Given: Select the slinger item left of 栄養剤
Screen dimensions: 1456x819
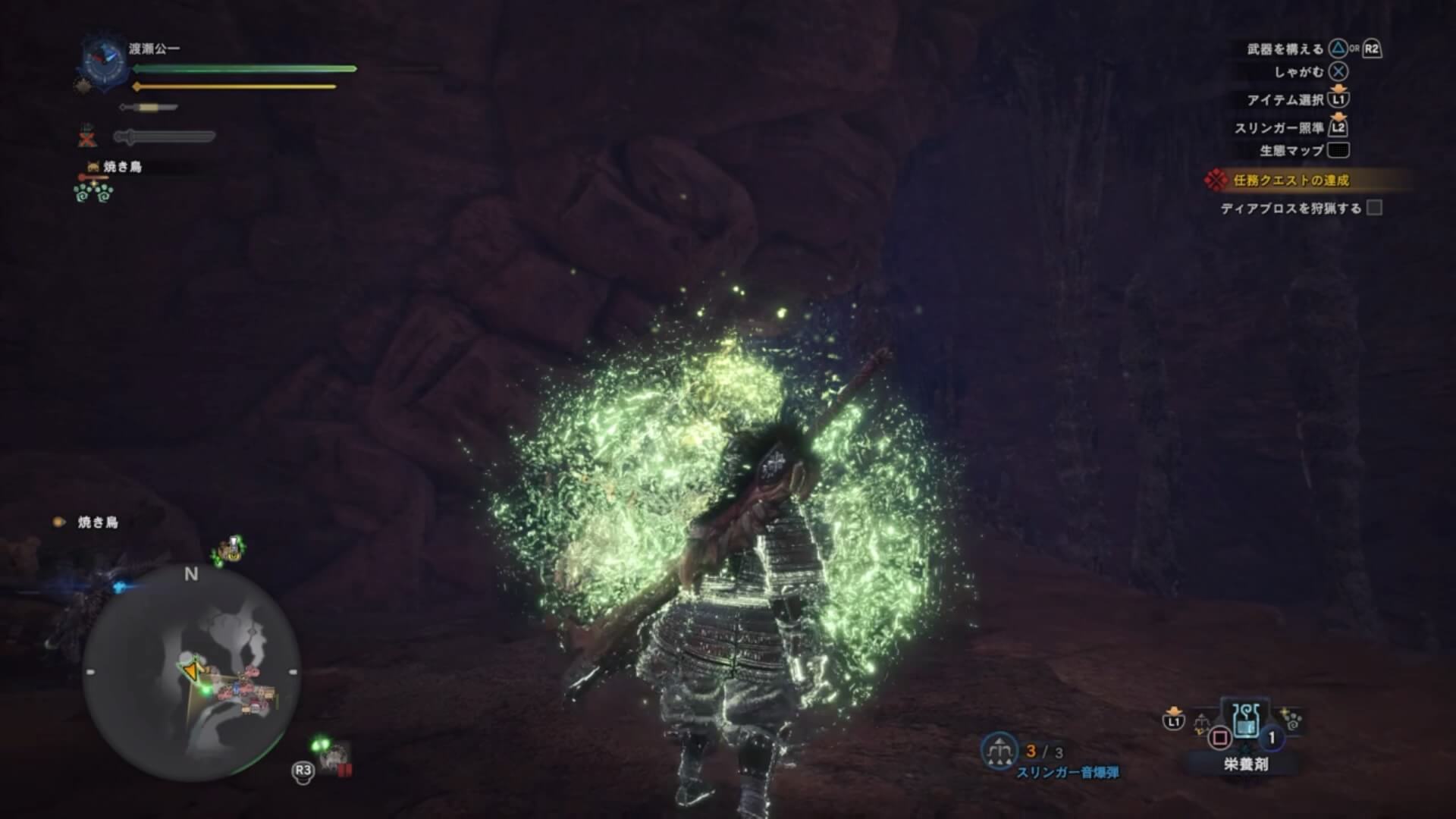Looking at the screenshot, I should (1201, 722).
